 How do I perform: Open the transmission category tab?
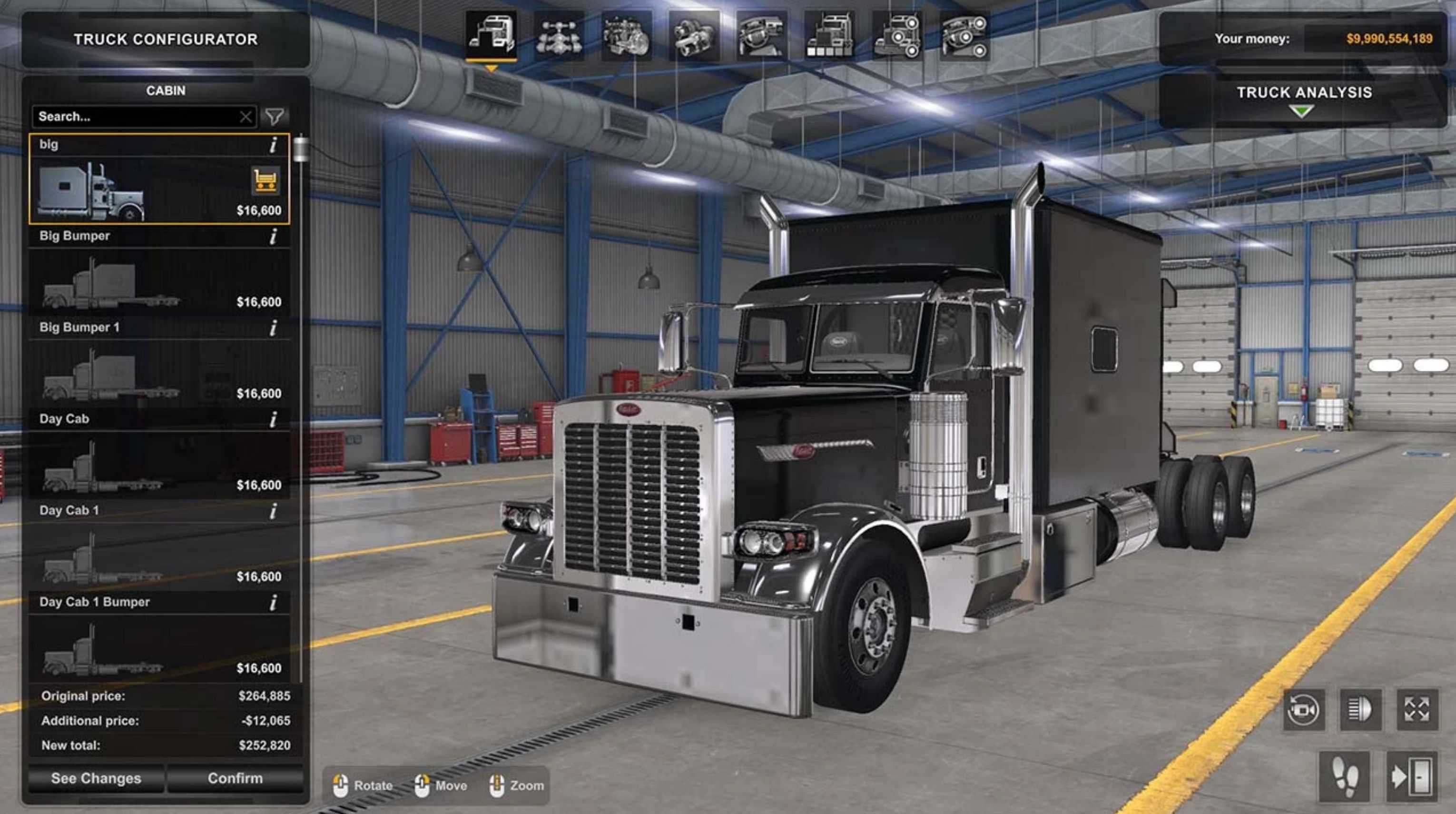[694, 37]
